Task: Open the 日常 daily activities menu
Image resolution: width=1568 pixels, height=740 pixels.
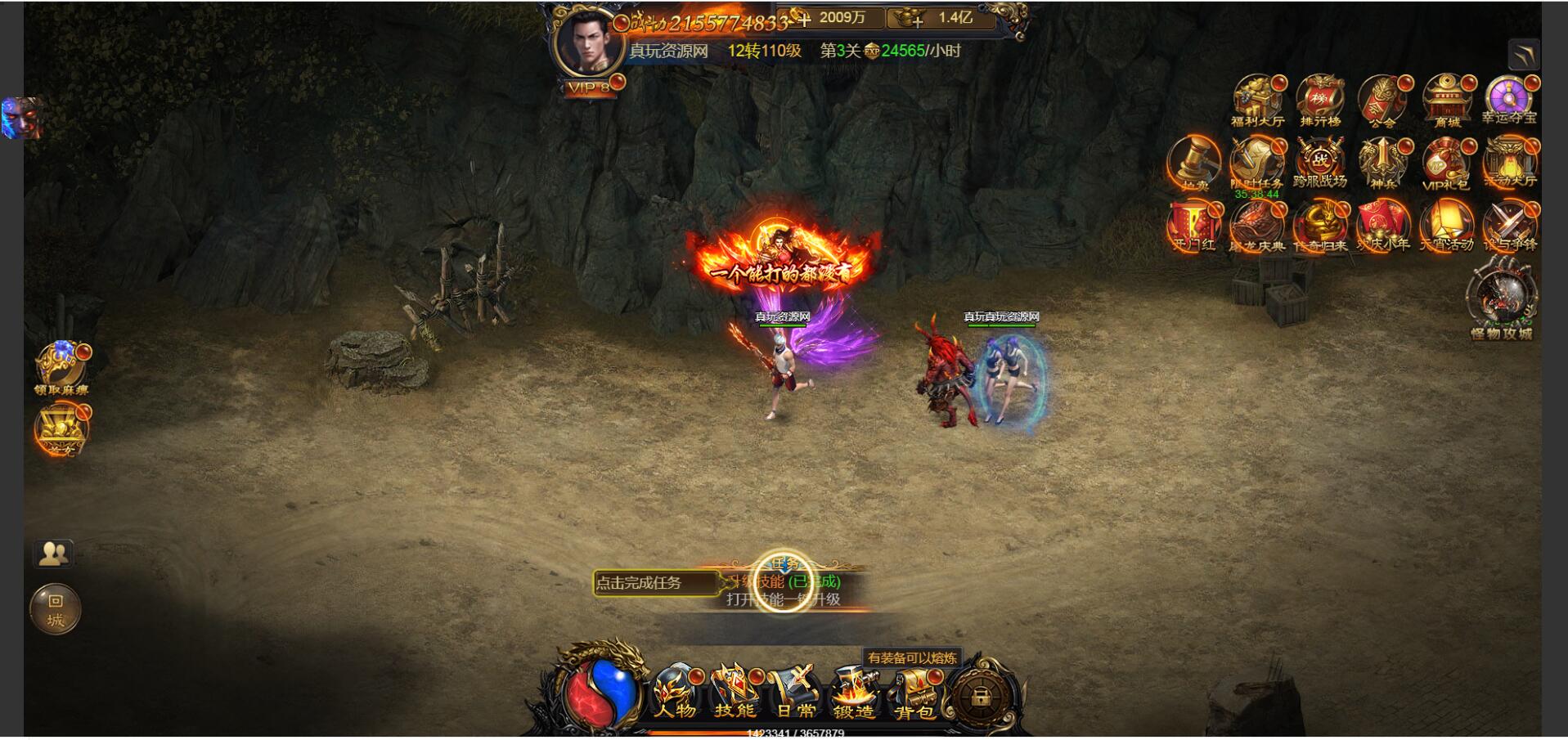Action: pyautogui.click(x=795, y=693)
